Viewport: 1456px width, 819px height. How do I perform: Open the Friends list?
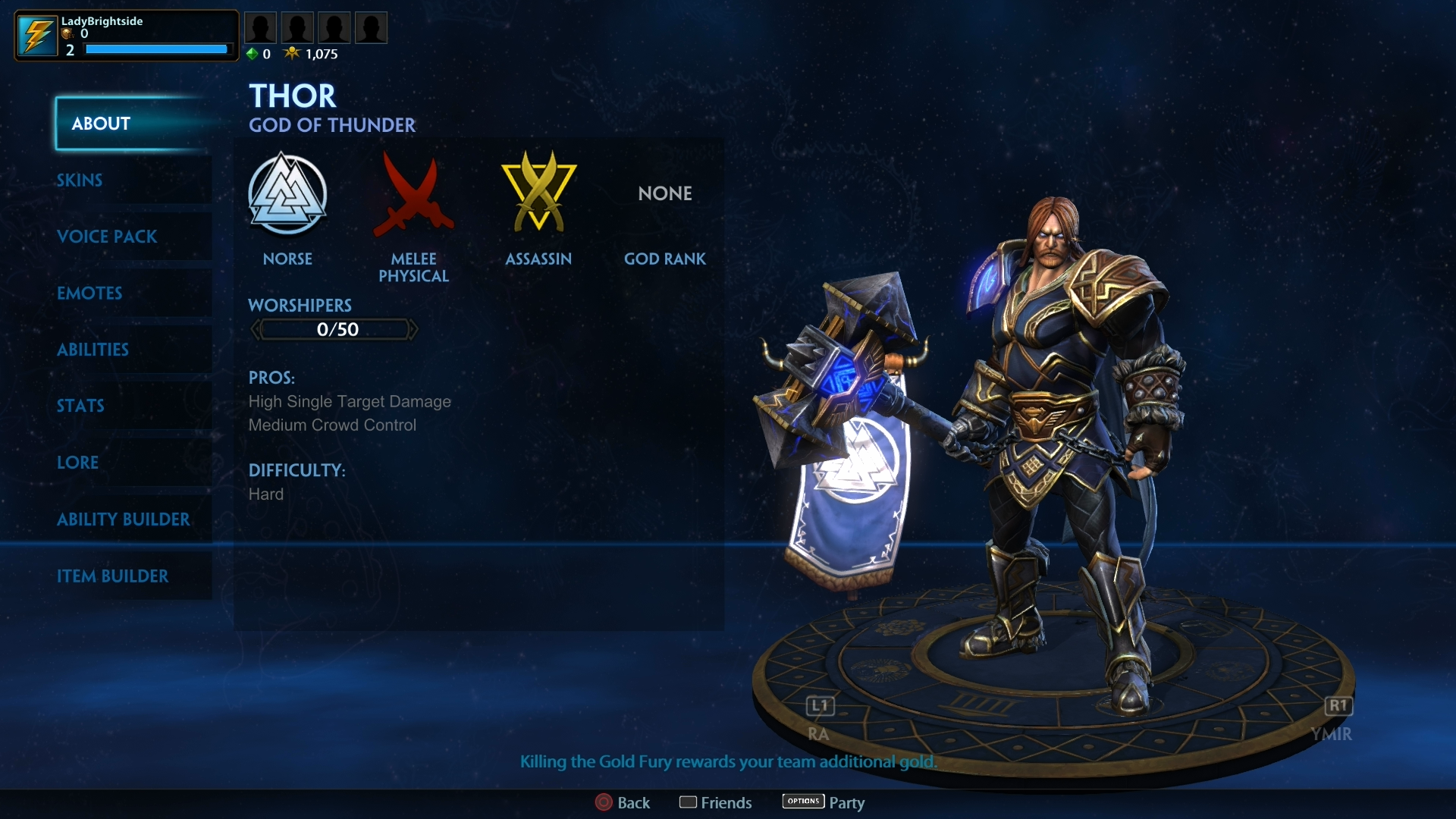pos(726,802)
